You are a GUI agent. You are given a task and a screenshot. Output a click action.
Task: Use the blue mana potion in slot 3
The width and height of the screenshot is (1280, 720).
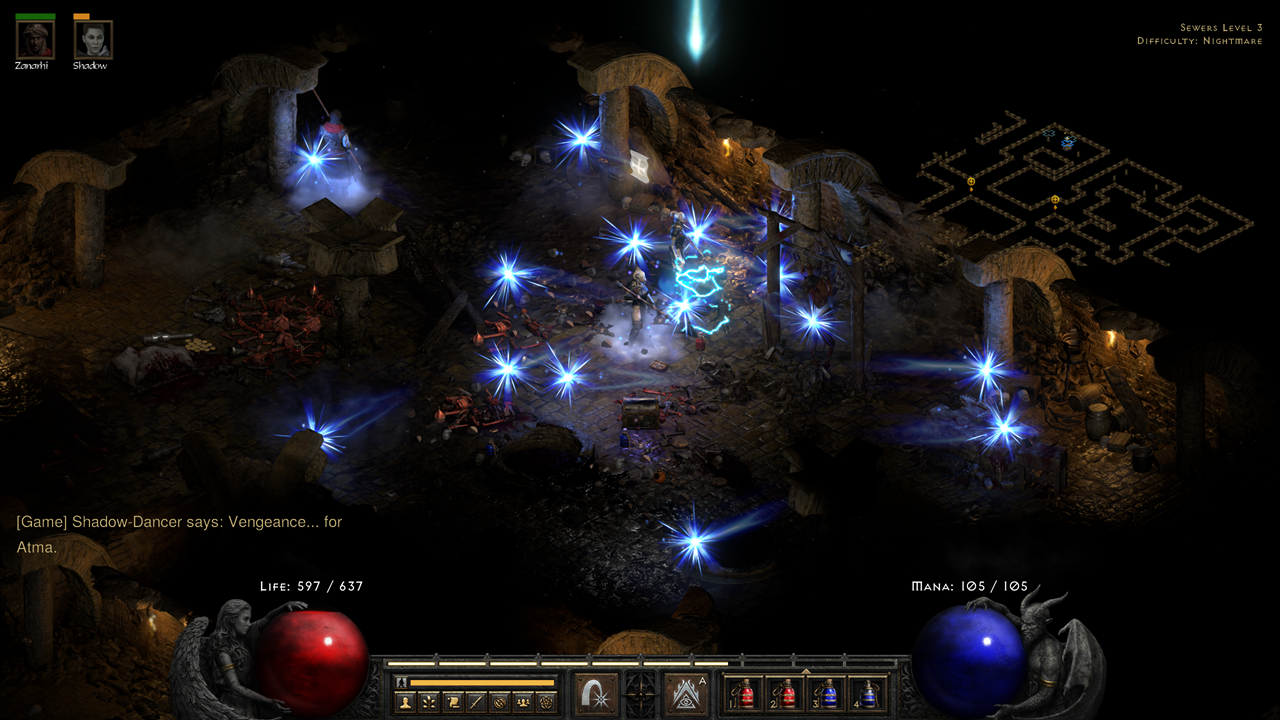(x=828, y=694)
